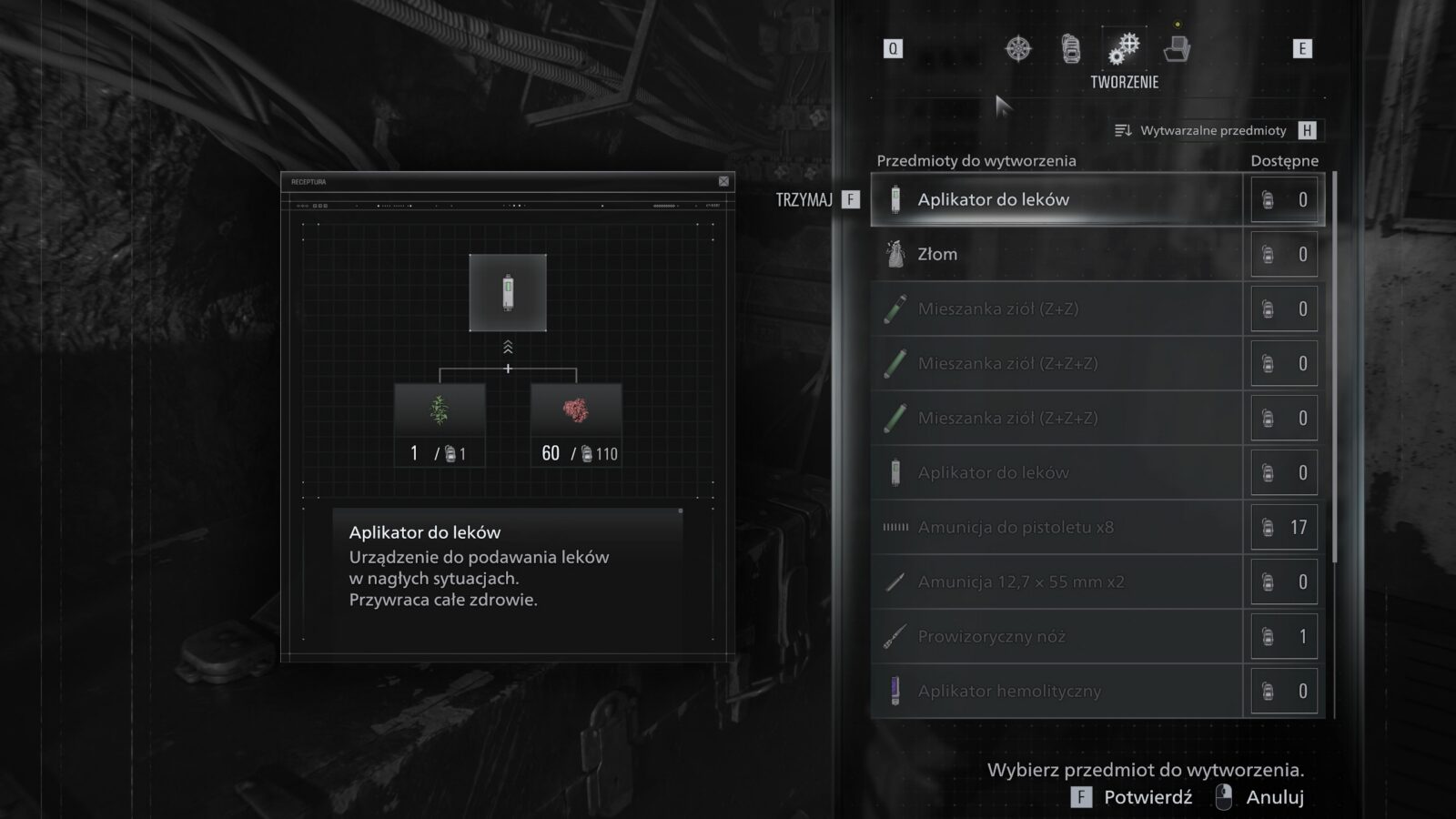Switch to the tab left of Tworzenie gears
1456x819 pixels.
(x=1071, y=48)
